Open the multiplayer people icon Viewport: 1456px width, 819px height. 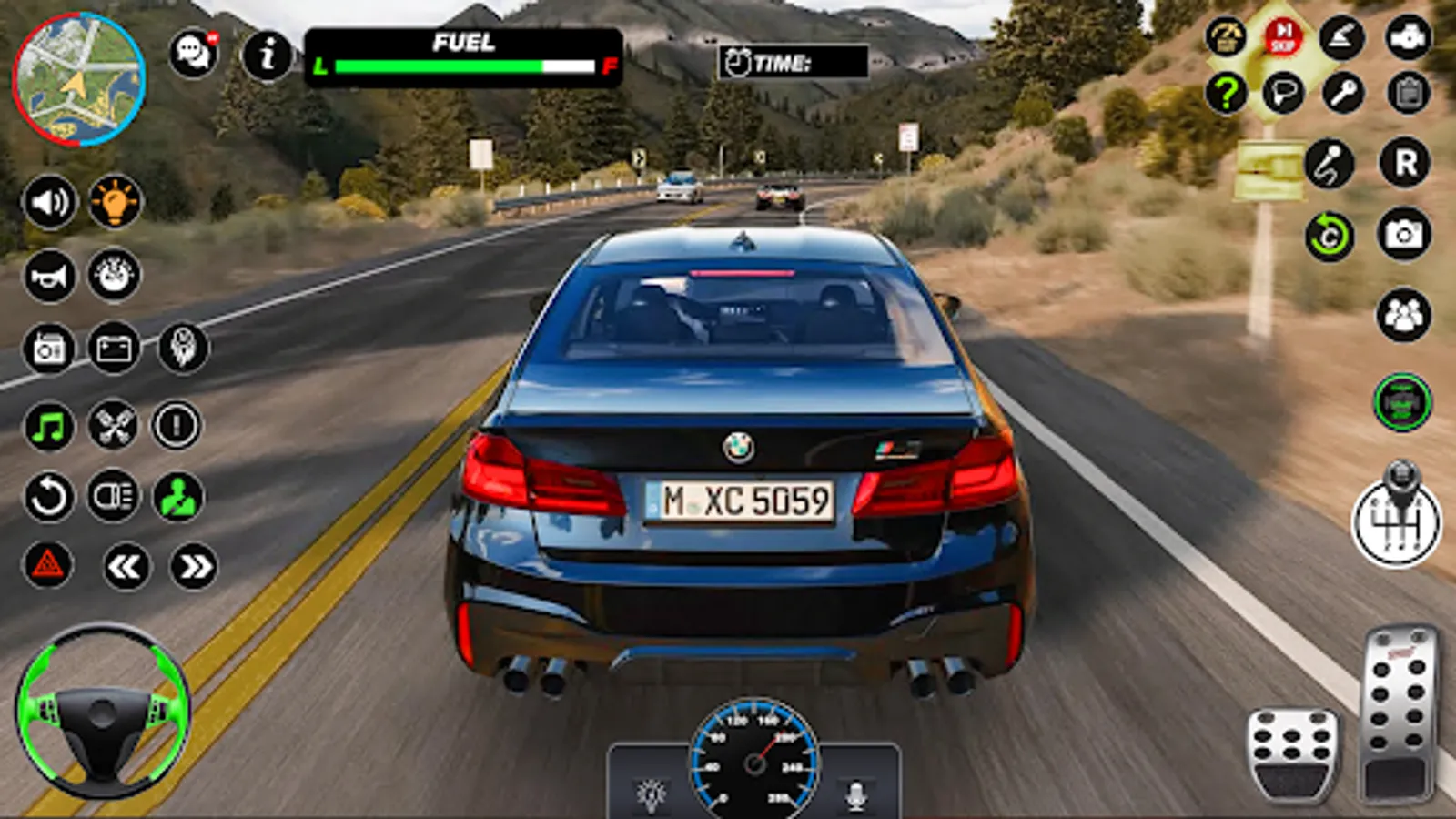pyautogui.click(x=1403, y=315)
